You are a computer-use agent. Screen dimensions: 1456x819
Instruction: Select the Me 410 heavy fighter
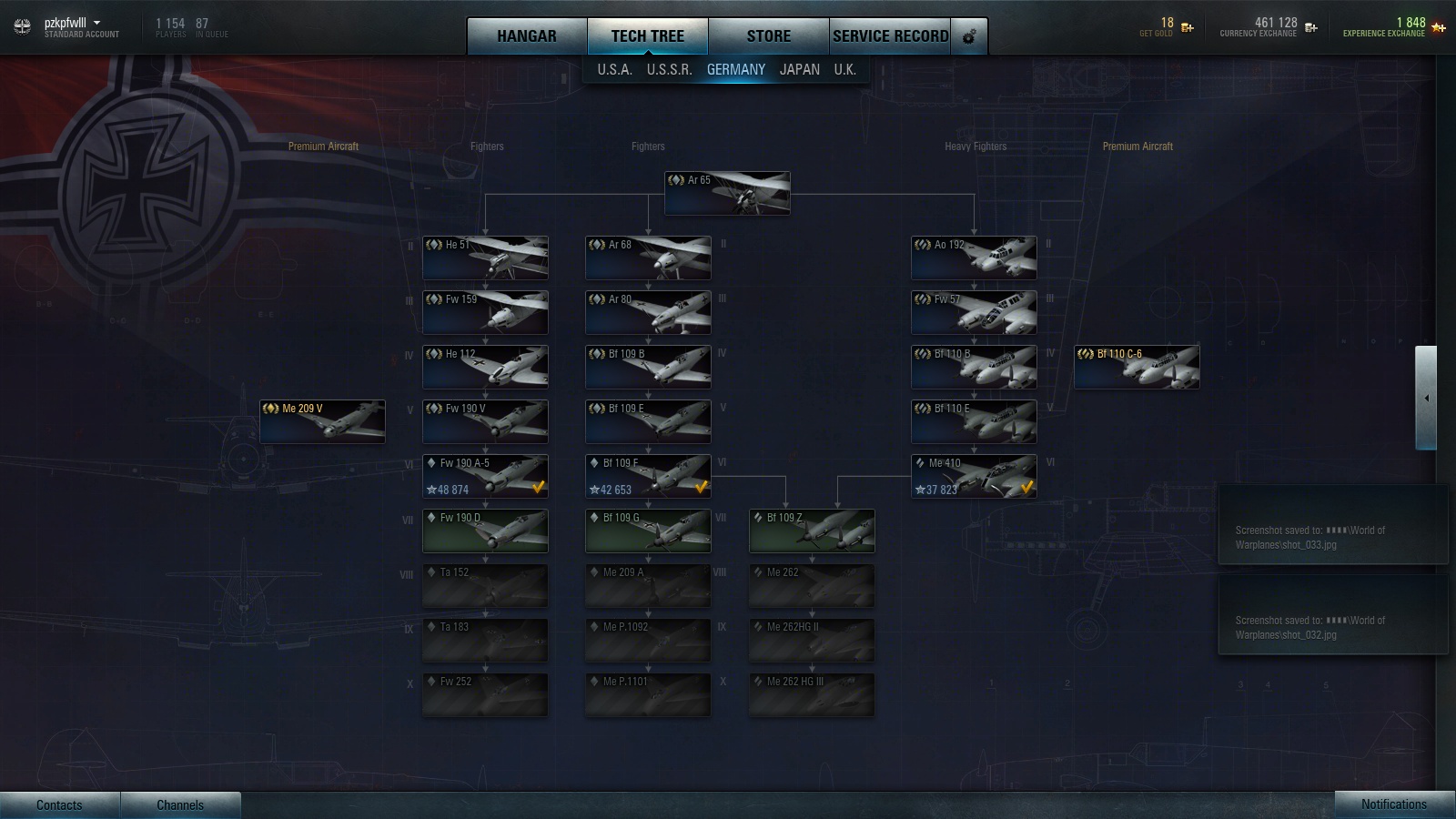coord(974,476)
